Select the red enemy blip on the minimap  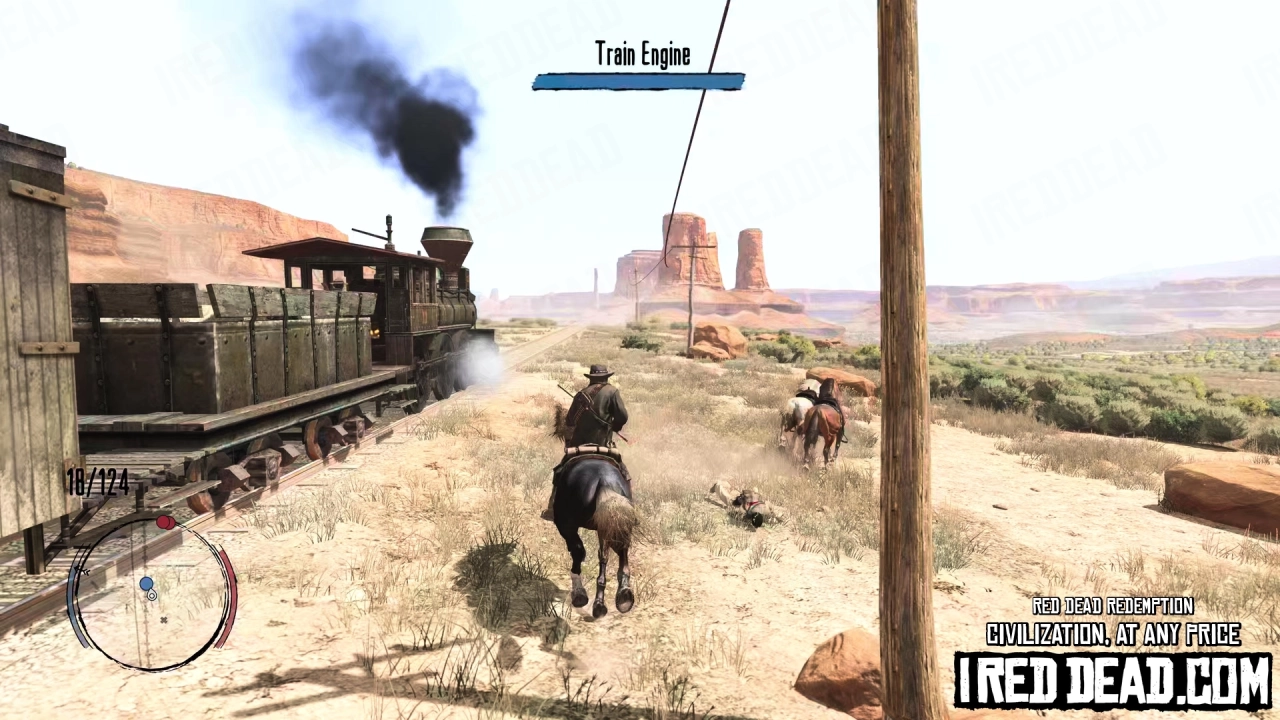click(165, 521)
